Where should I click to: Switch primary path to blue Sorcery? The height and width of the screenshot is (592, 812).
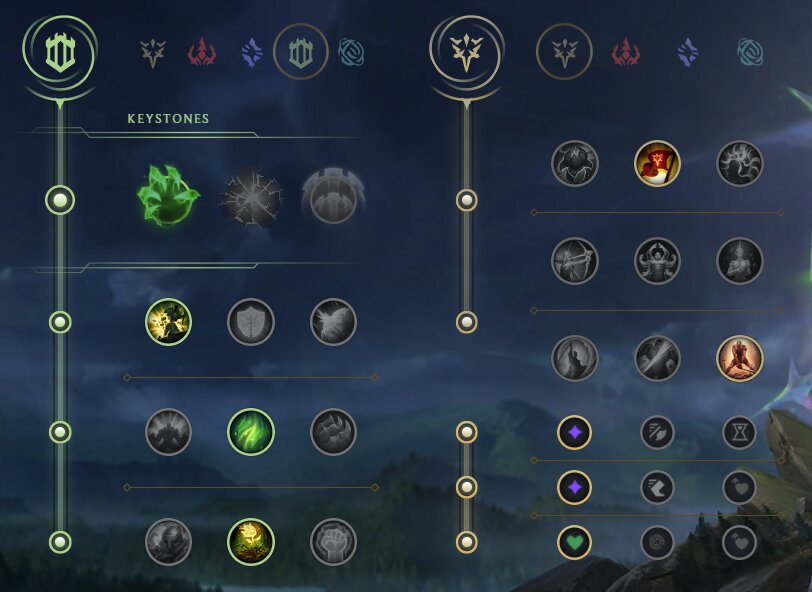[x=251, y=51]
